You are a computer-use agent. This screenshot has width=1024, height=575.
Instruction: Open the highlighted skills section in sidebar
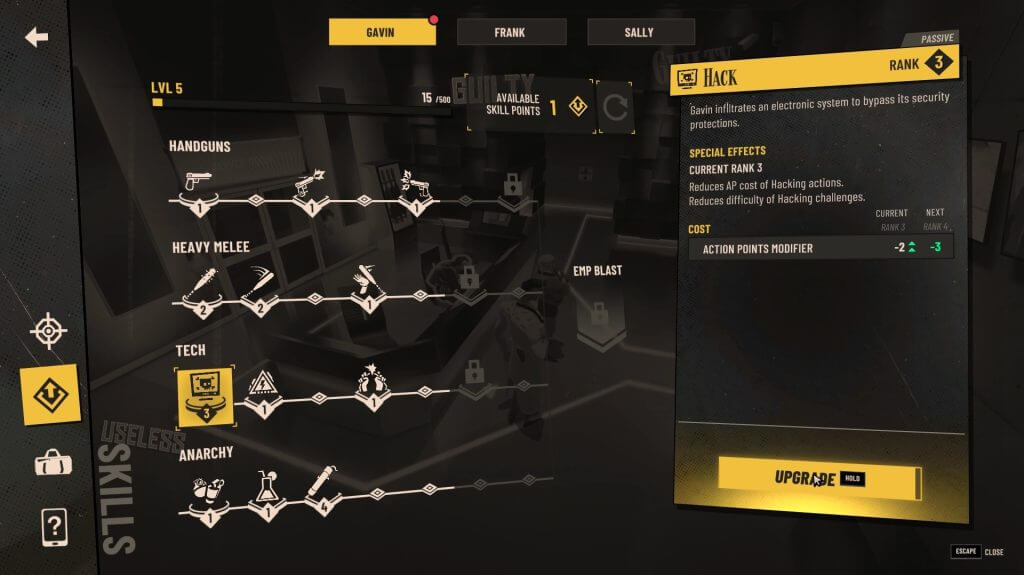pos(51,395)
